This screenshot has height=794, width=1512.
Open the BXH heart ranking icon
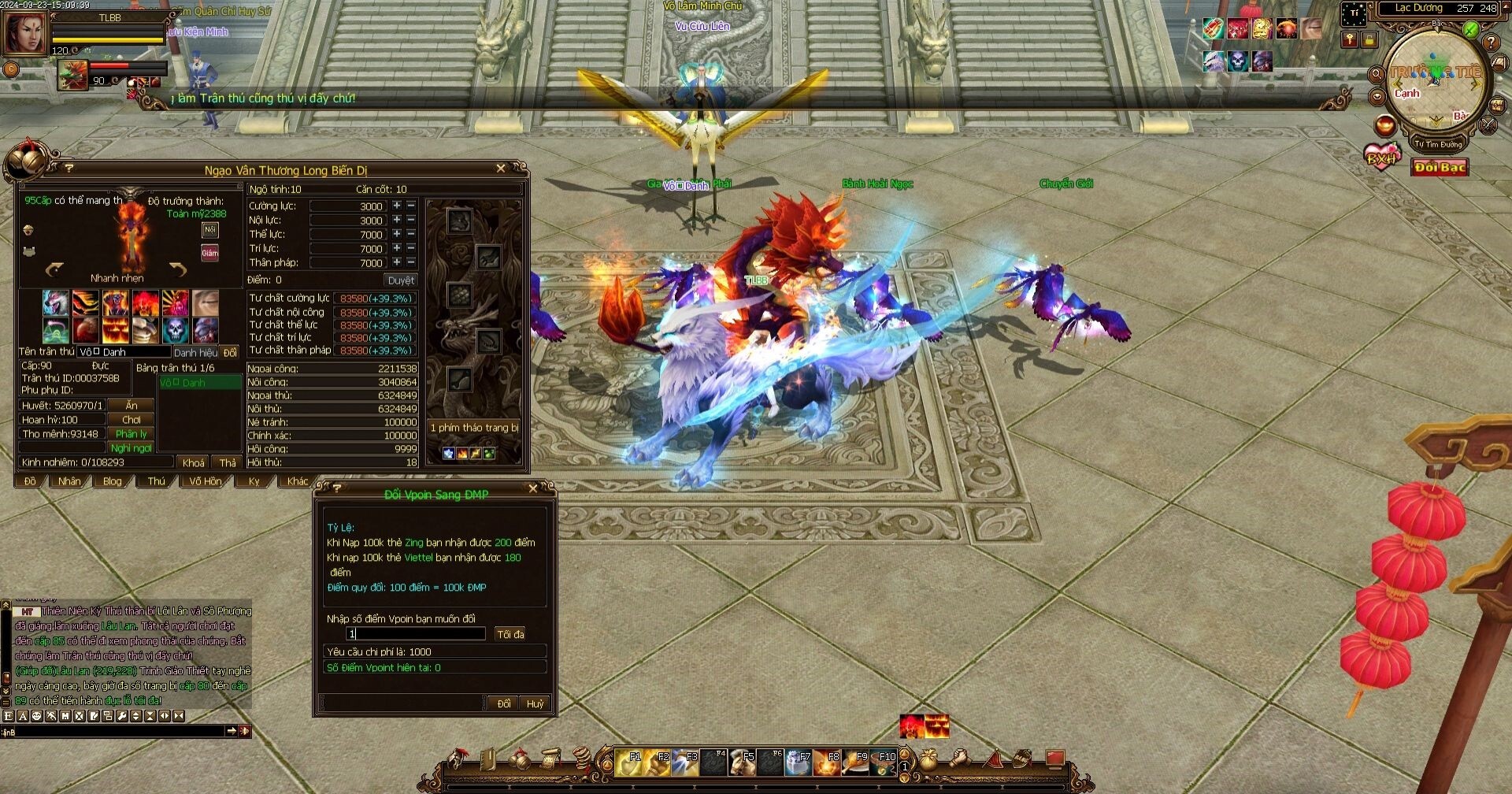pyautogui.click(x=1382, y=157)
